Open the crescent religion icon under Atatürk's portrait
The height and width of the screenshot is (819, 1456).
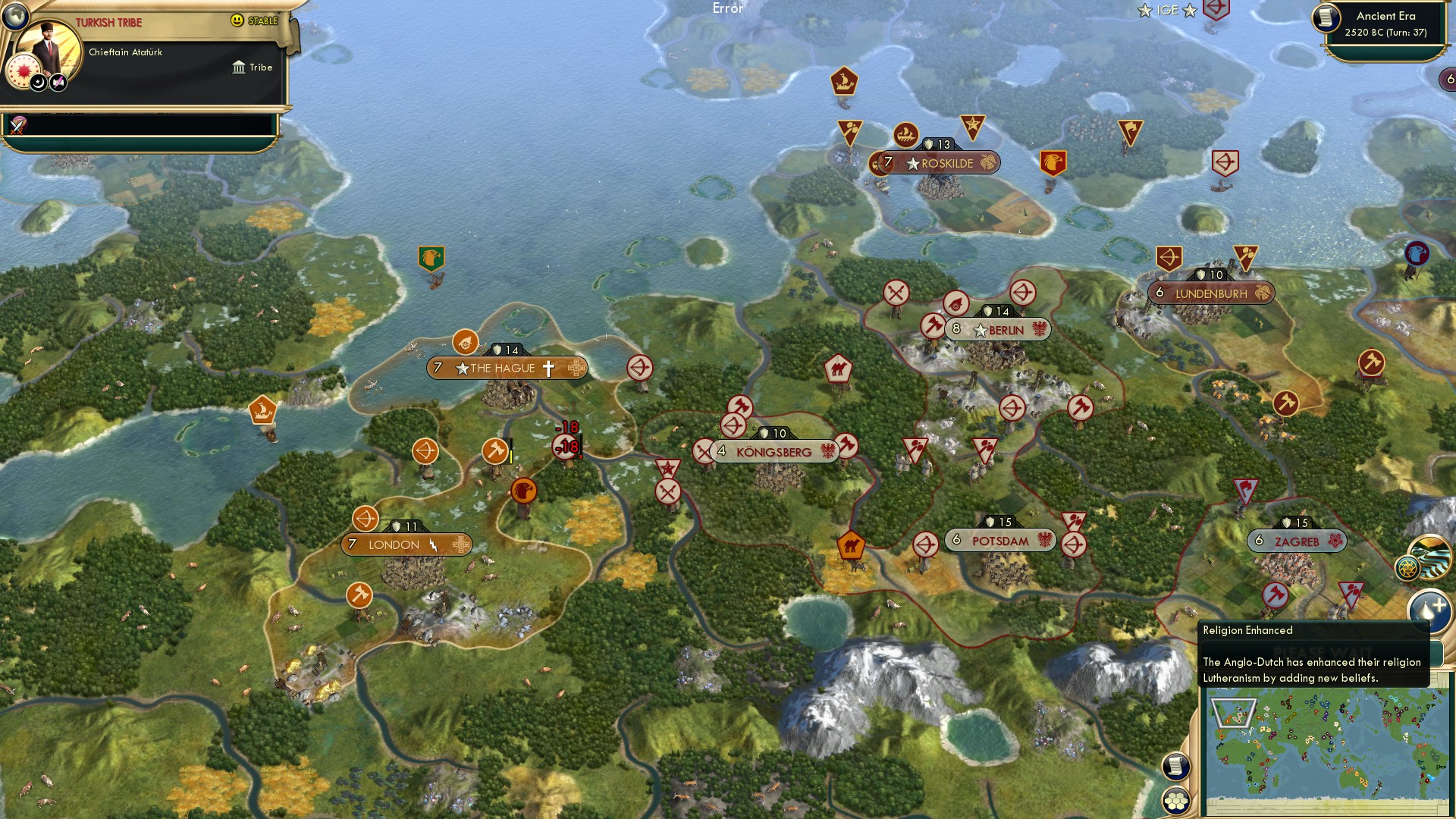38,81
